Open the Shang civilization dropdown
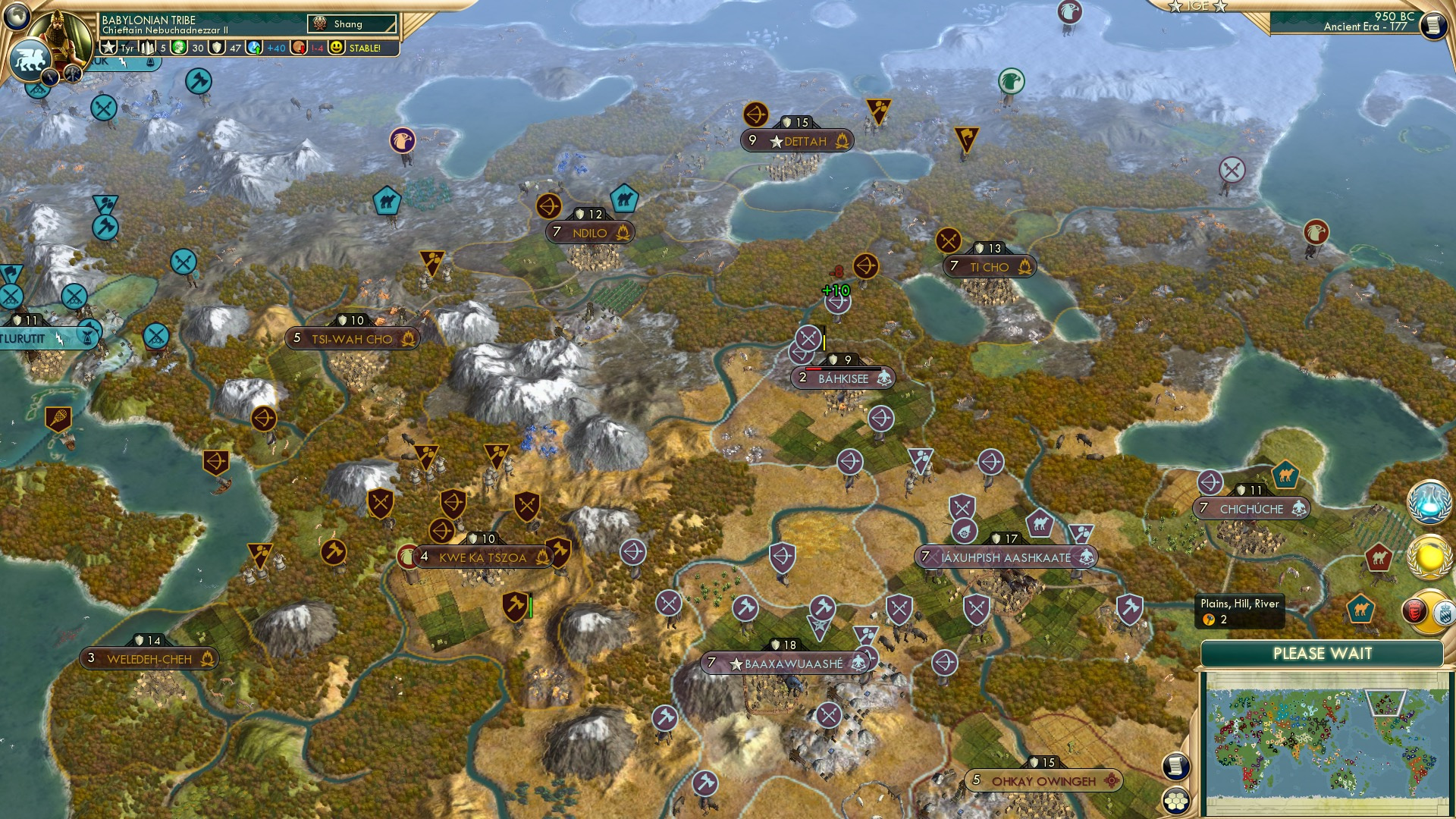The image size is (1456, 819). (x=353, y=24)
